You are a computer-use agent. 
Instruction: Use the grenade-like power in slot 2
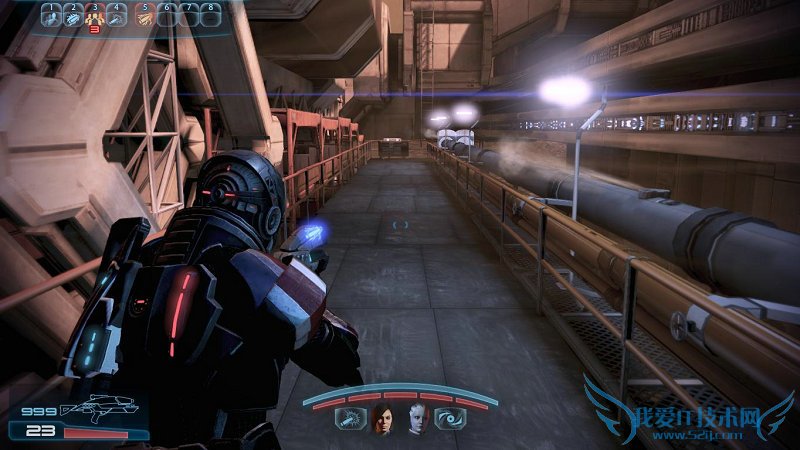click(x=73, y=17)
